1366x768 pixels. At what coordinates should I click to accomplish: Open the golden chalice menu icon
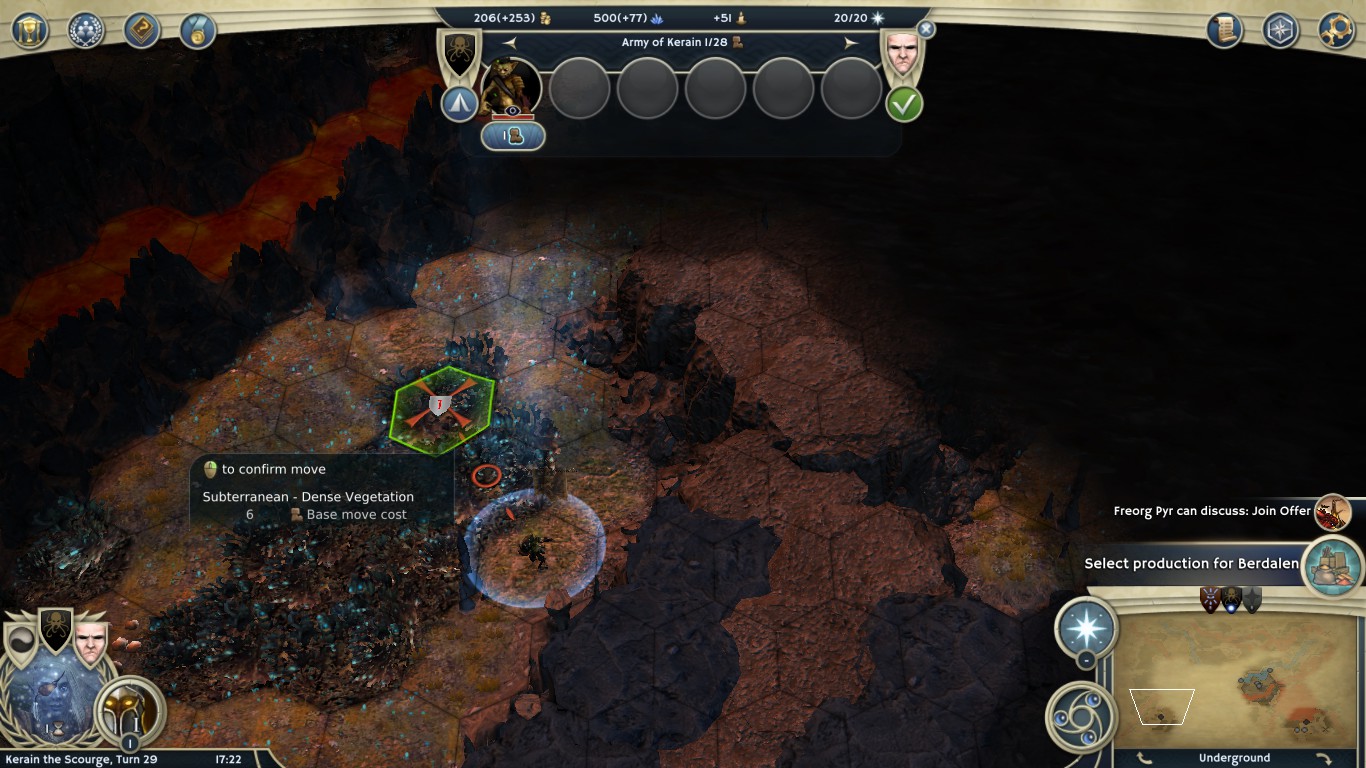[x=30, y=29]
